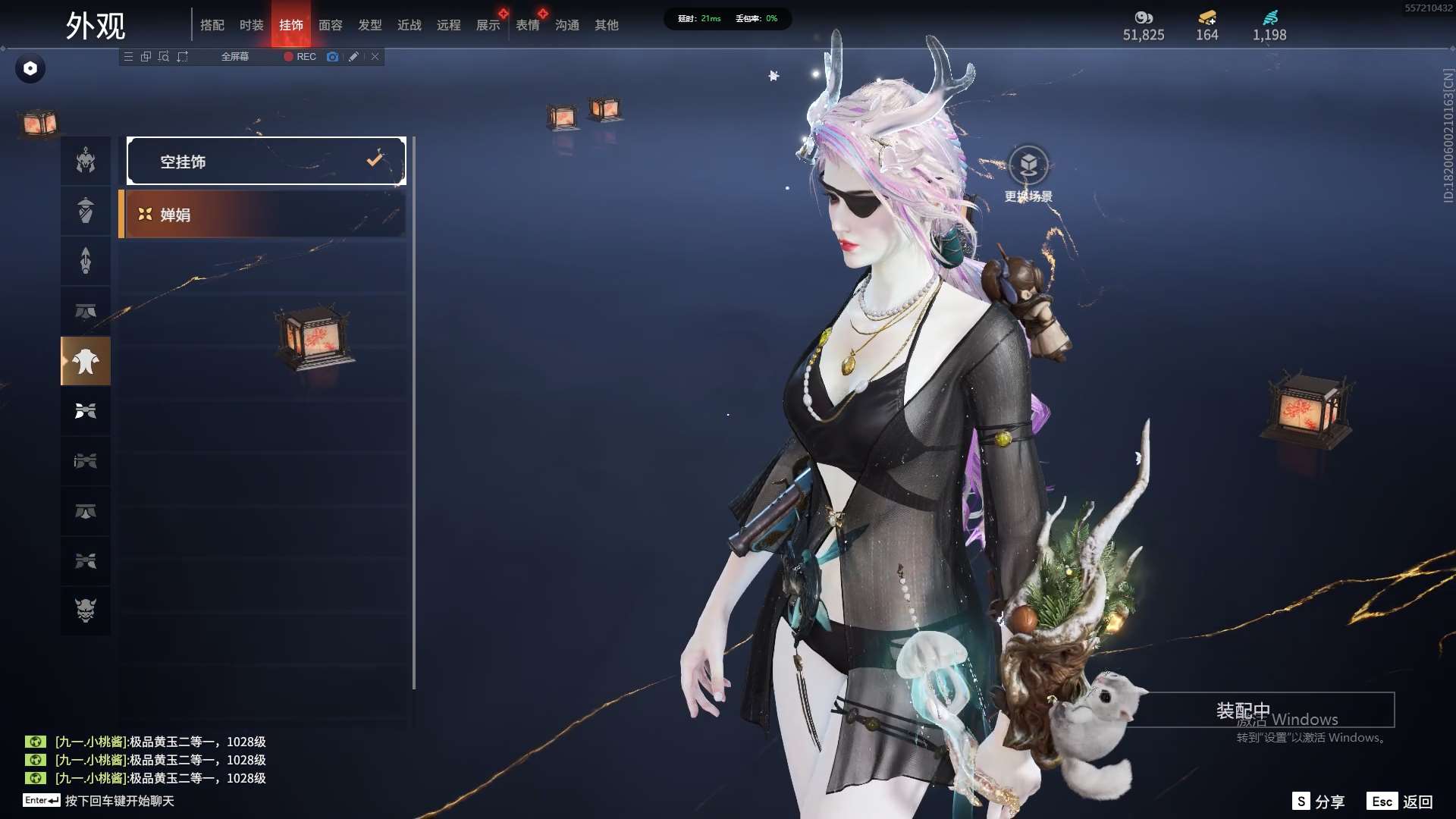The height and width of the screenshot is (819, 1456).
Task: Show the 展示 display tab
Action: (x=488, y=25)
